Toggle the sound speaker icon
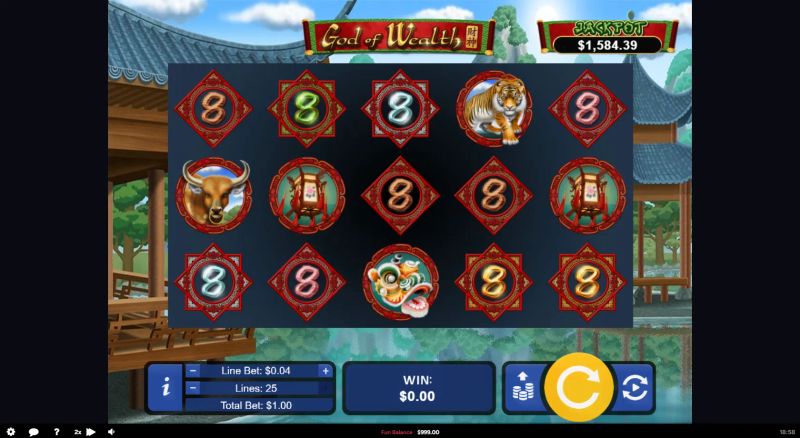The image size is (800, 438). click(111, 432)
